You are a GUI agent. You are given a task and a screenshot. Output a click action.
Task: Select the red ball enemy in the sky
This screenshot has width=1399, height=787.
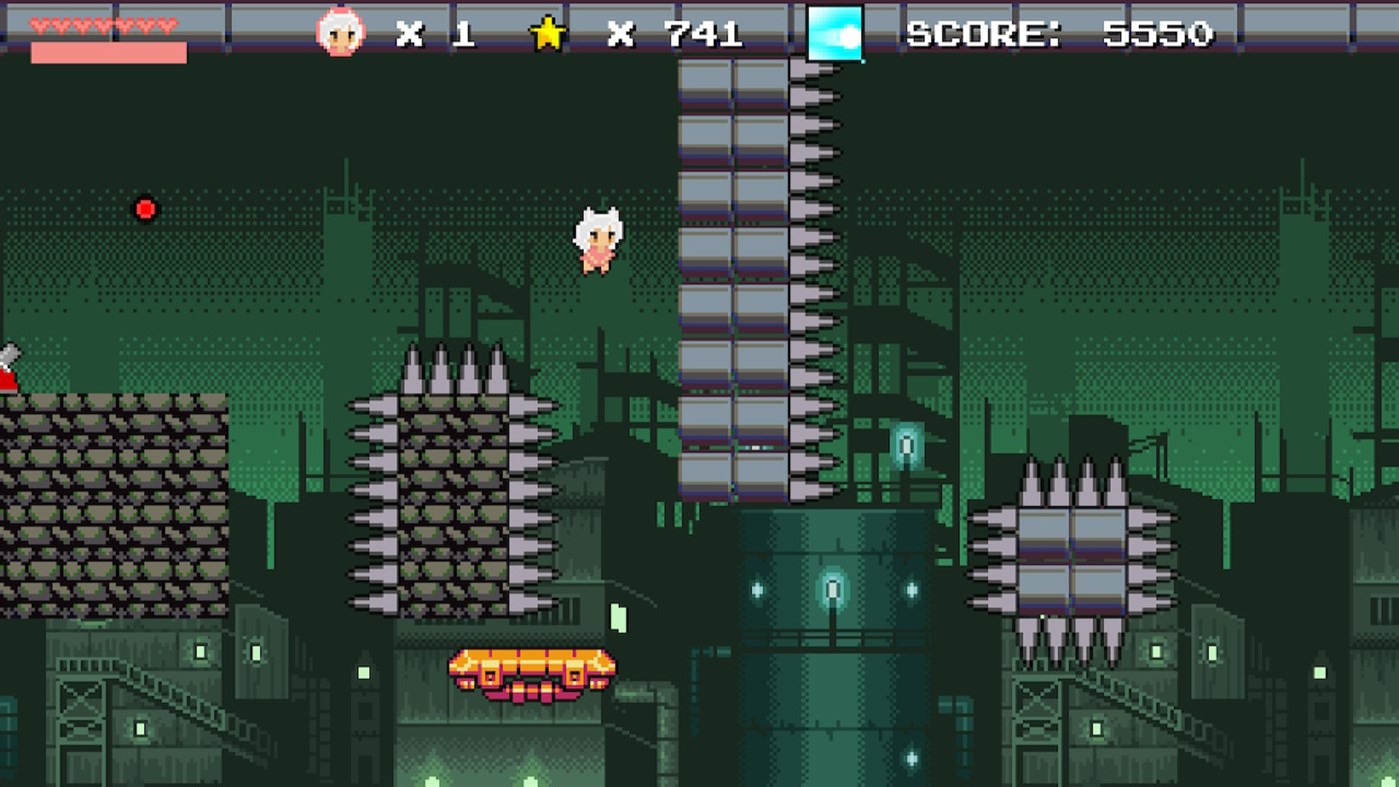click(x=146, y=208)
